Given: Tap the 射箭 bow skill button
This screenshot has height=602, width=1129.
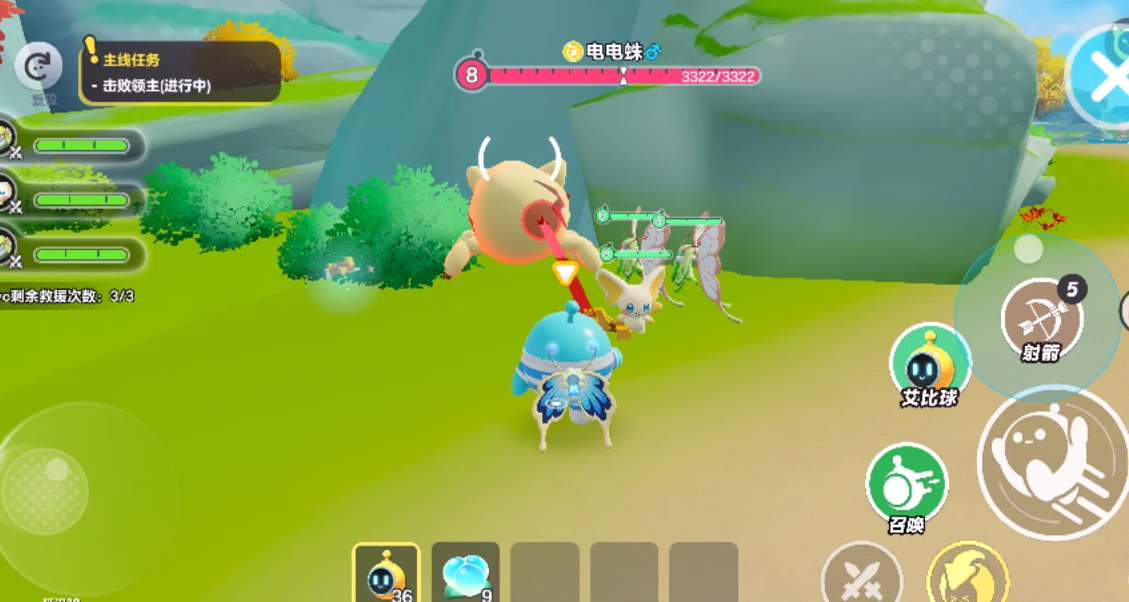Looking at the screenshot, I should click(1040, 320).
